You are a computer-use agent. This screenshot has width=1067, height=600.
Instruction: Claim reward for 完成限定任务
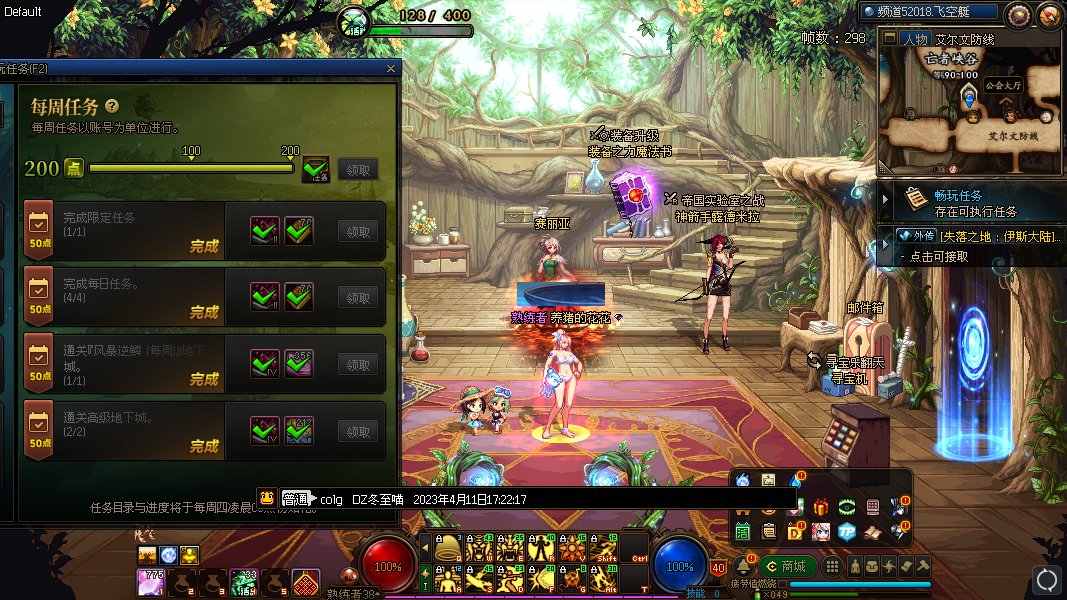(x=358, y=231)
